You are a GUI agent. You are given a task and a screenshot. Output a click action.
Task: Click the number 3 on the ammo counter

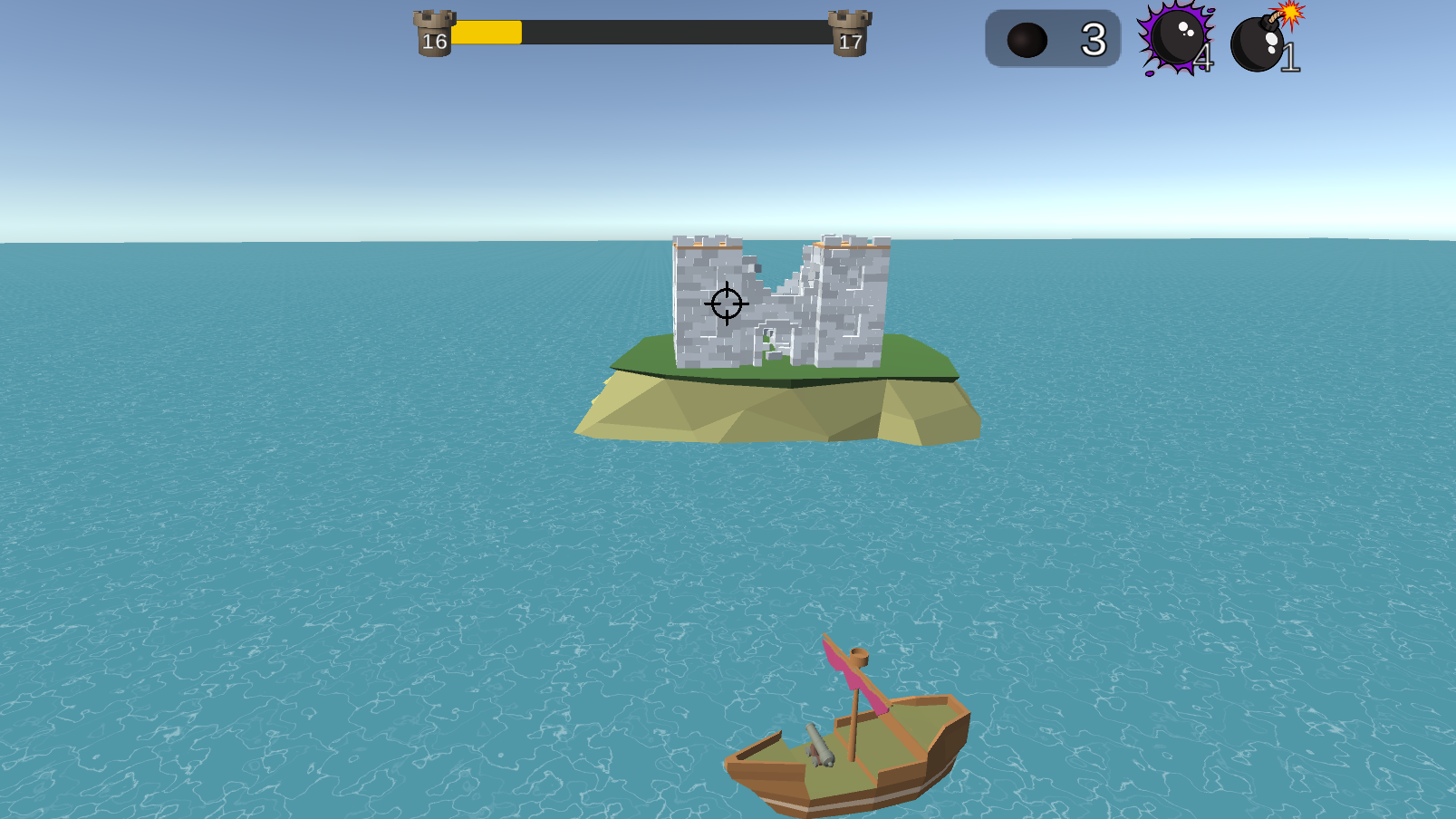[x=1094, y=38]
